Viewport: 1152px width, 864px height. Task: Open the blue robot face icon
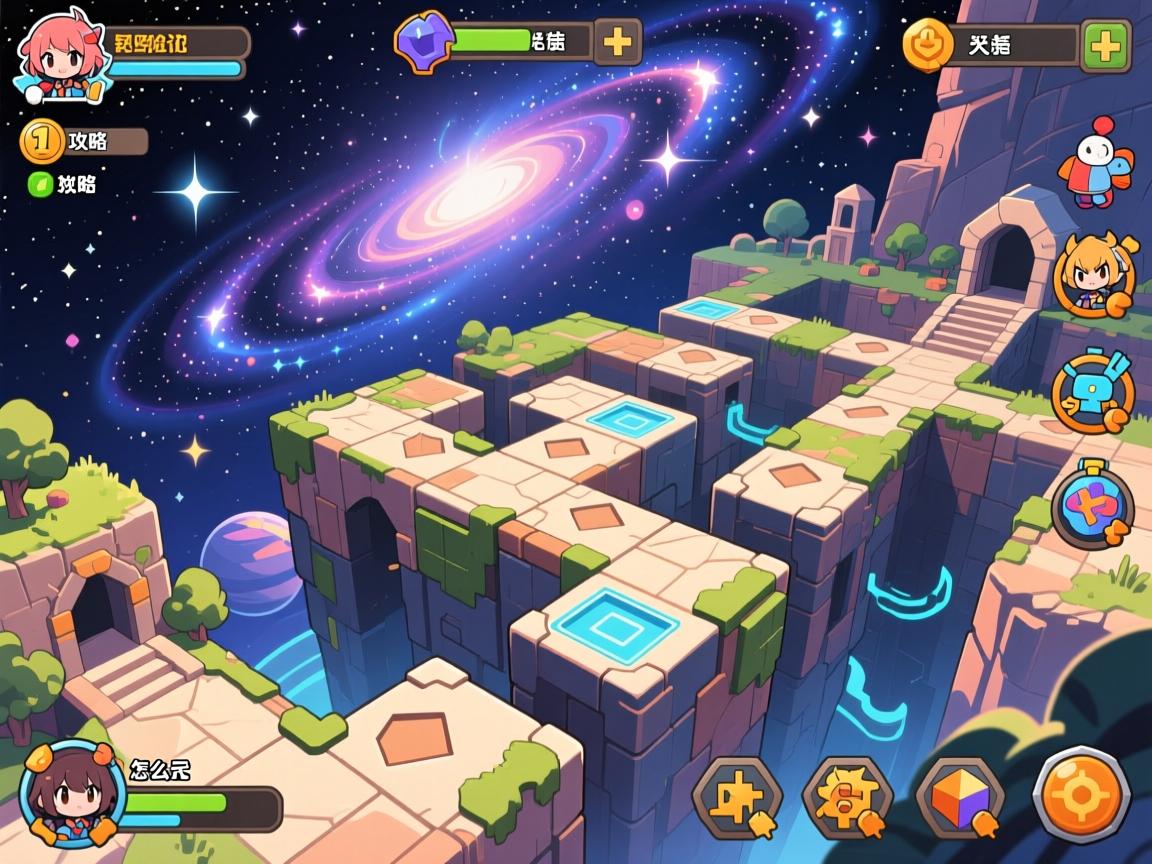click(x=1092, y=391)
